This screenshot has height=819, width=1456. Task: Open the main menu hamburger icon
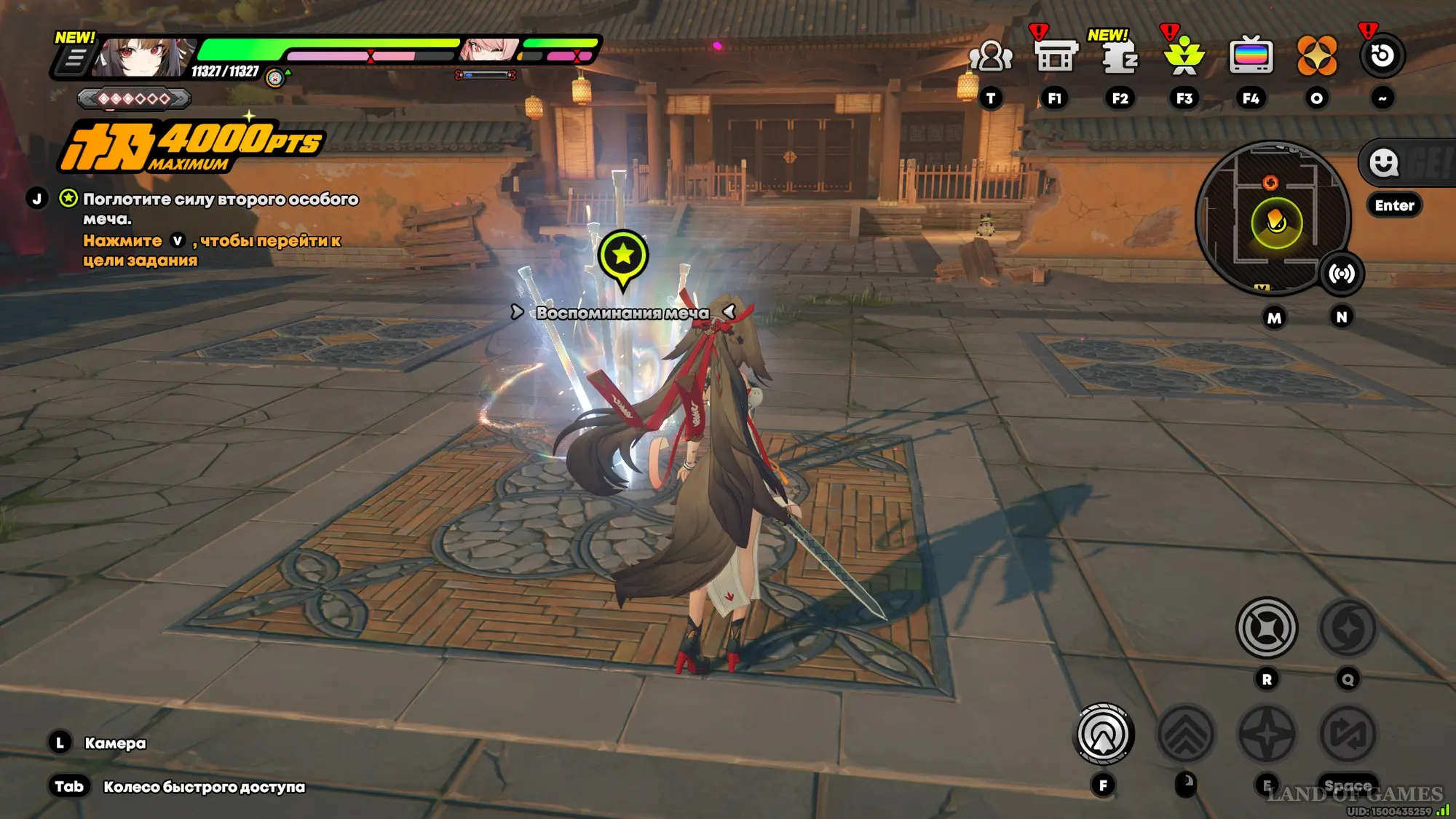point(74,59)
